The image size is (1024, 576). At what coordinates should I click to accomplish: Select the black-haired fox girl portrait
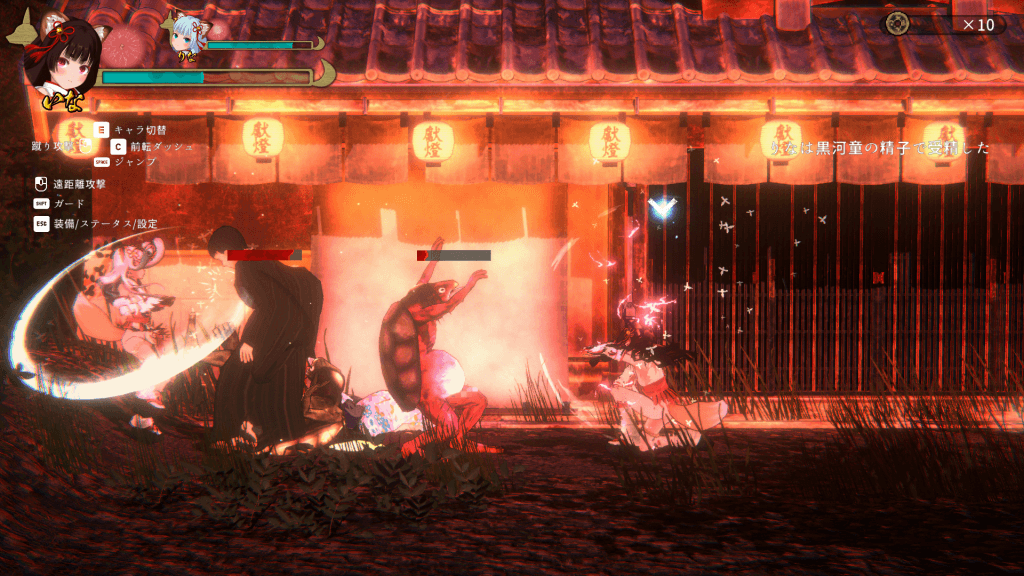pos(64,60)
